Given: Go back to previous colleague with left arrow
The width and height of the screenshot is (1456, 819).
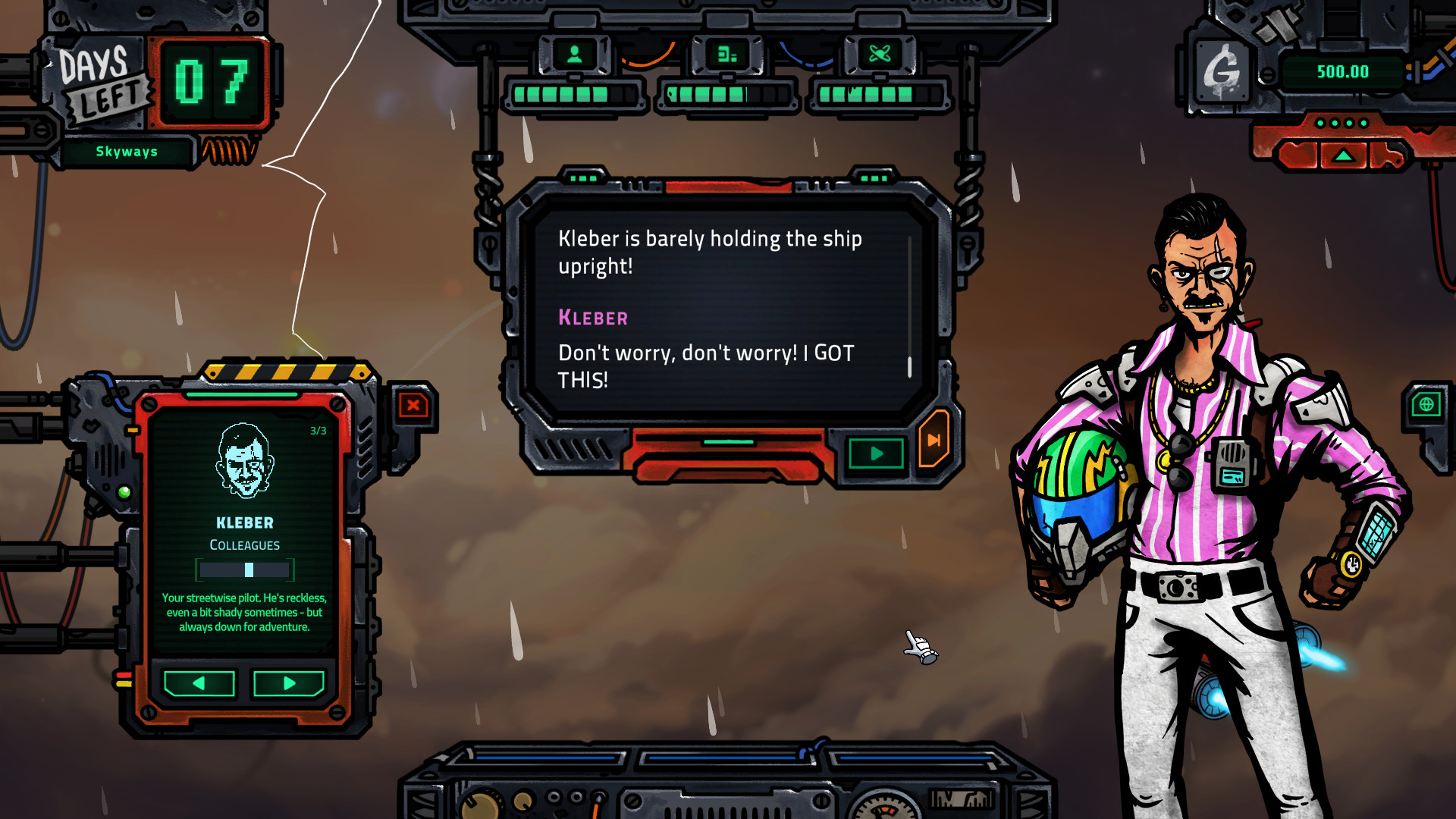Looking at the screenshot, I should pyautogui.click(x=197, y=683).
